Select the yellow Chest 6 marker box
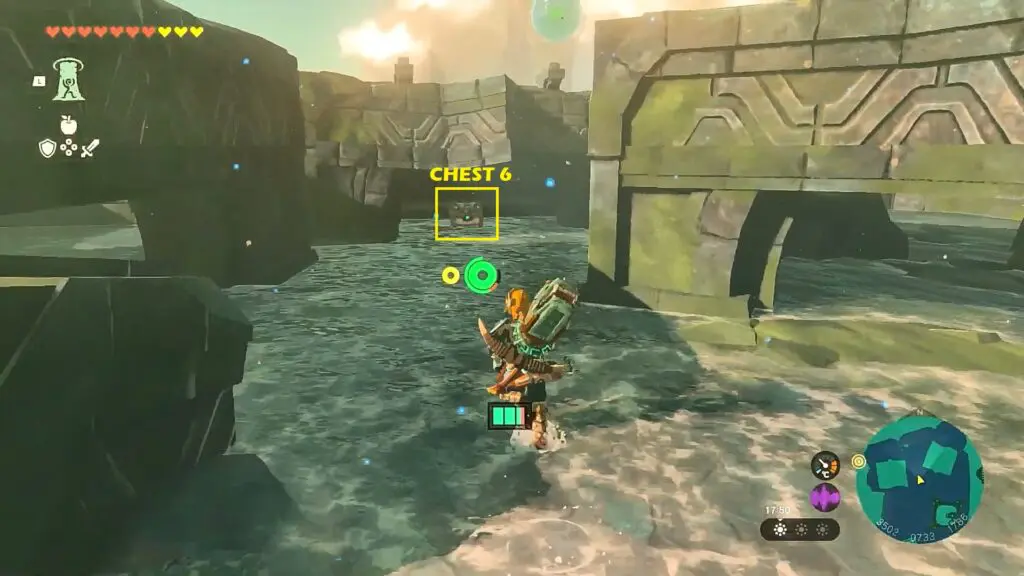Viewport: 1024px width, 576px height. [466, 213]
